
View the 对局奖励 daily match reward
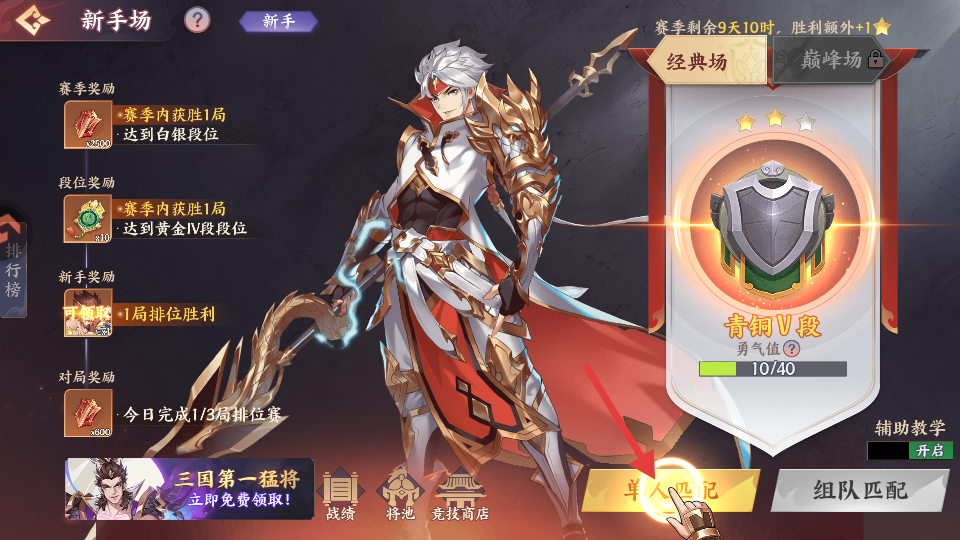coord(88,411)
